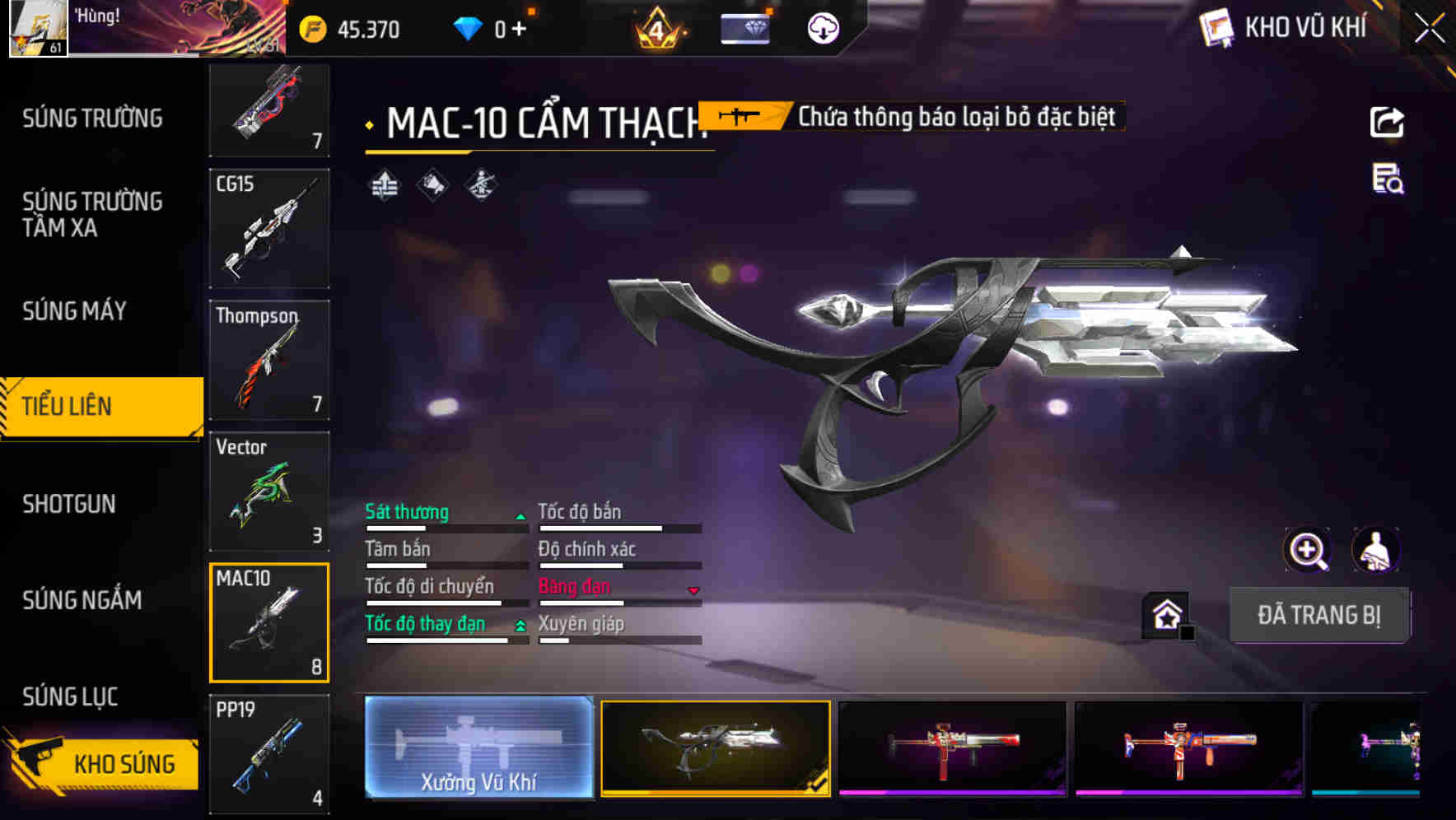Add diamonds with the plus button
1456x820 pixels.
click(519, 30)
